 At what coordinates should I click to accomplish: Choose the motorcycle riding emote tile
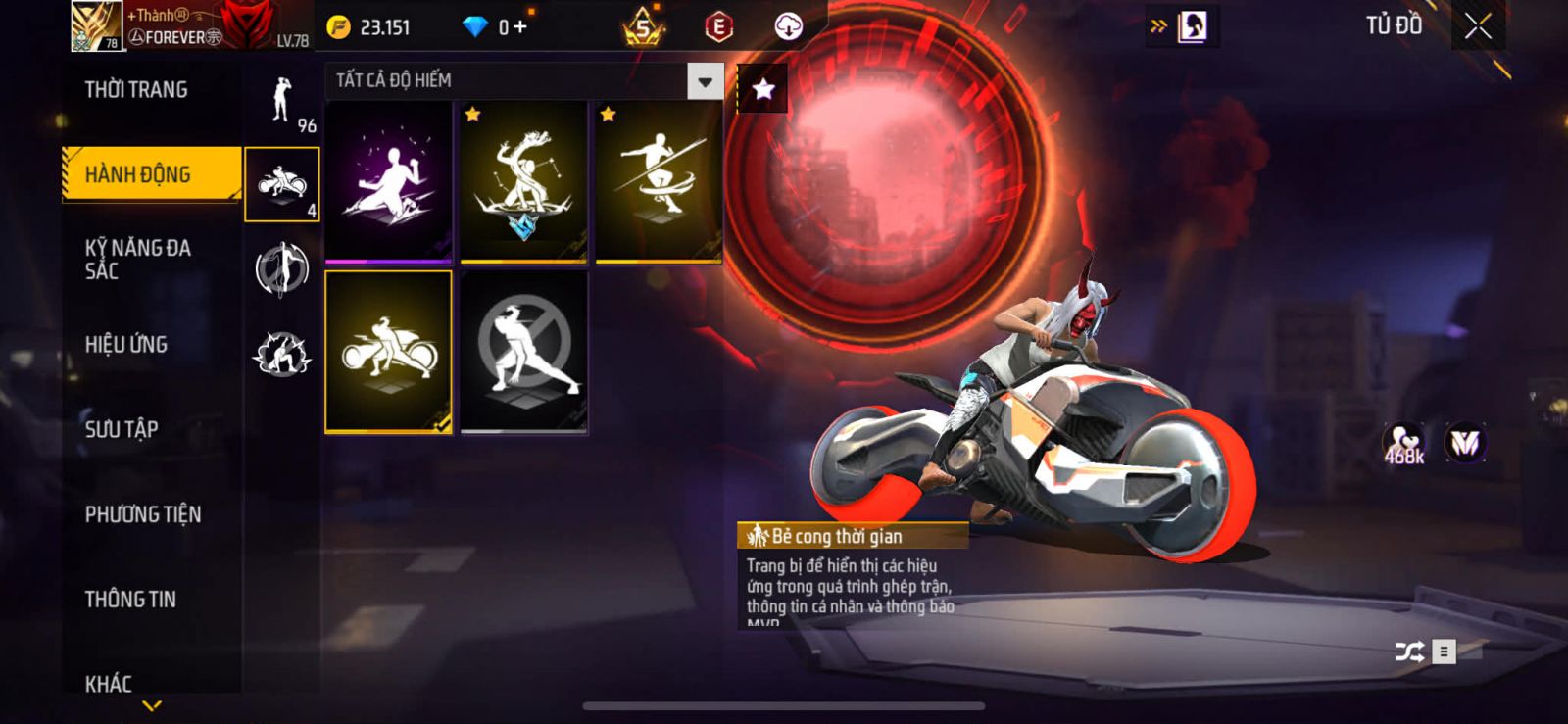point(389,352)
